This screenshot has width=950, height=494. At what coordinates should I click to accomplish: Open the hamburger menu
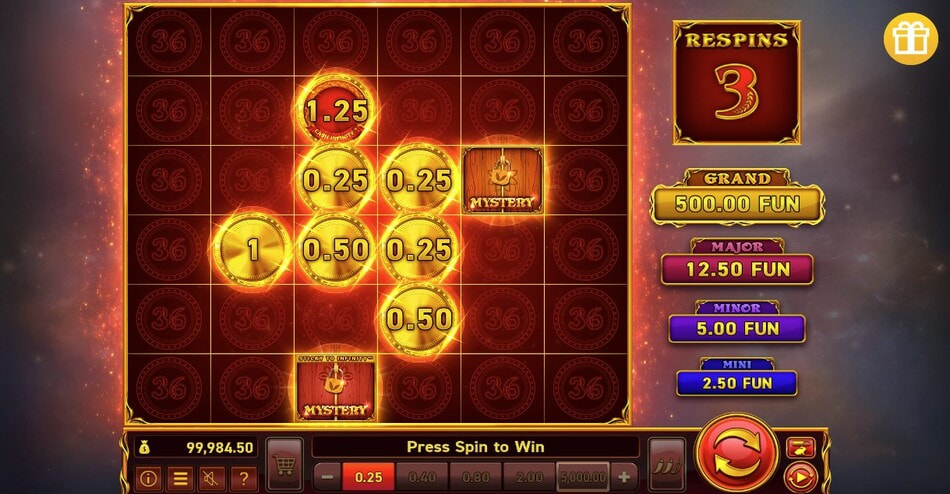point(180,478)
